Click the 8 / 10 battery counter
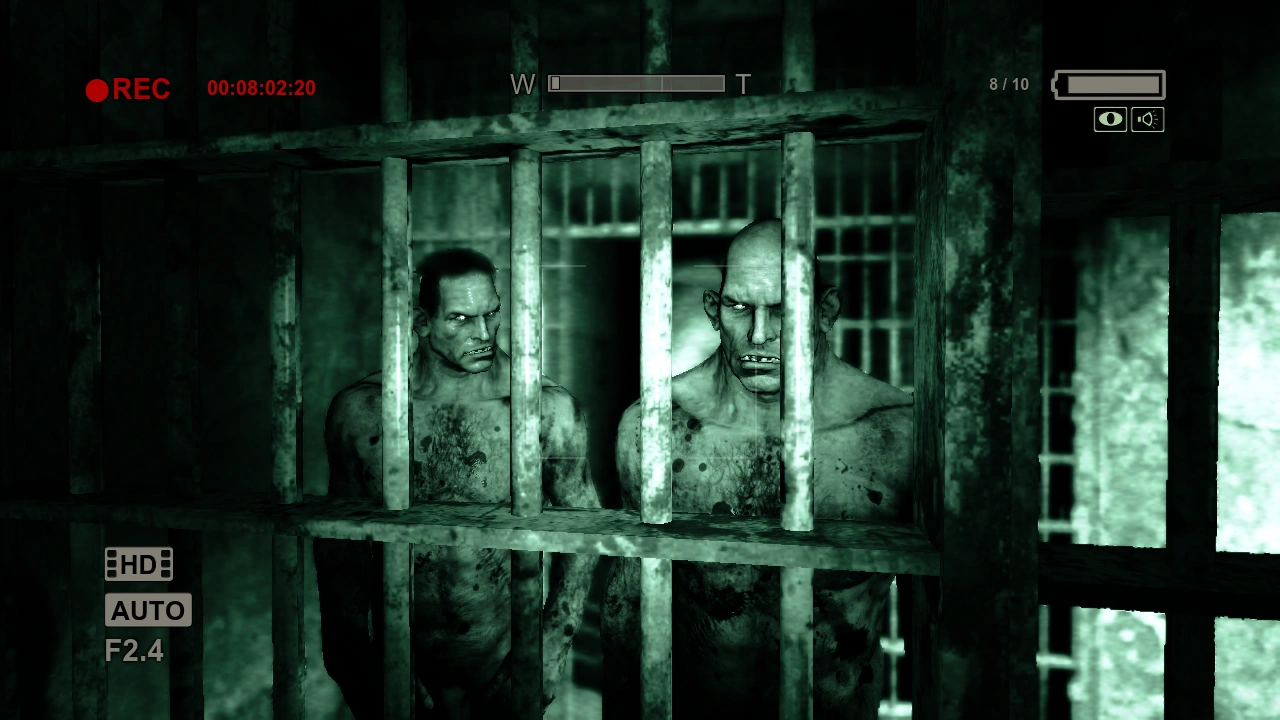This screenshot has height=720, width=1280. 1008,84
